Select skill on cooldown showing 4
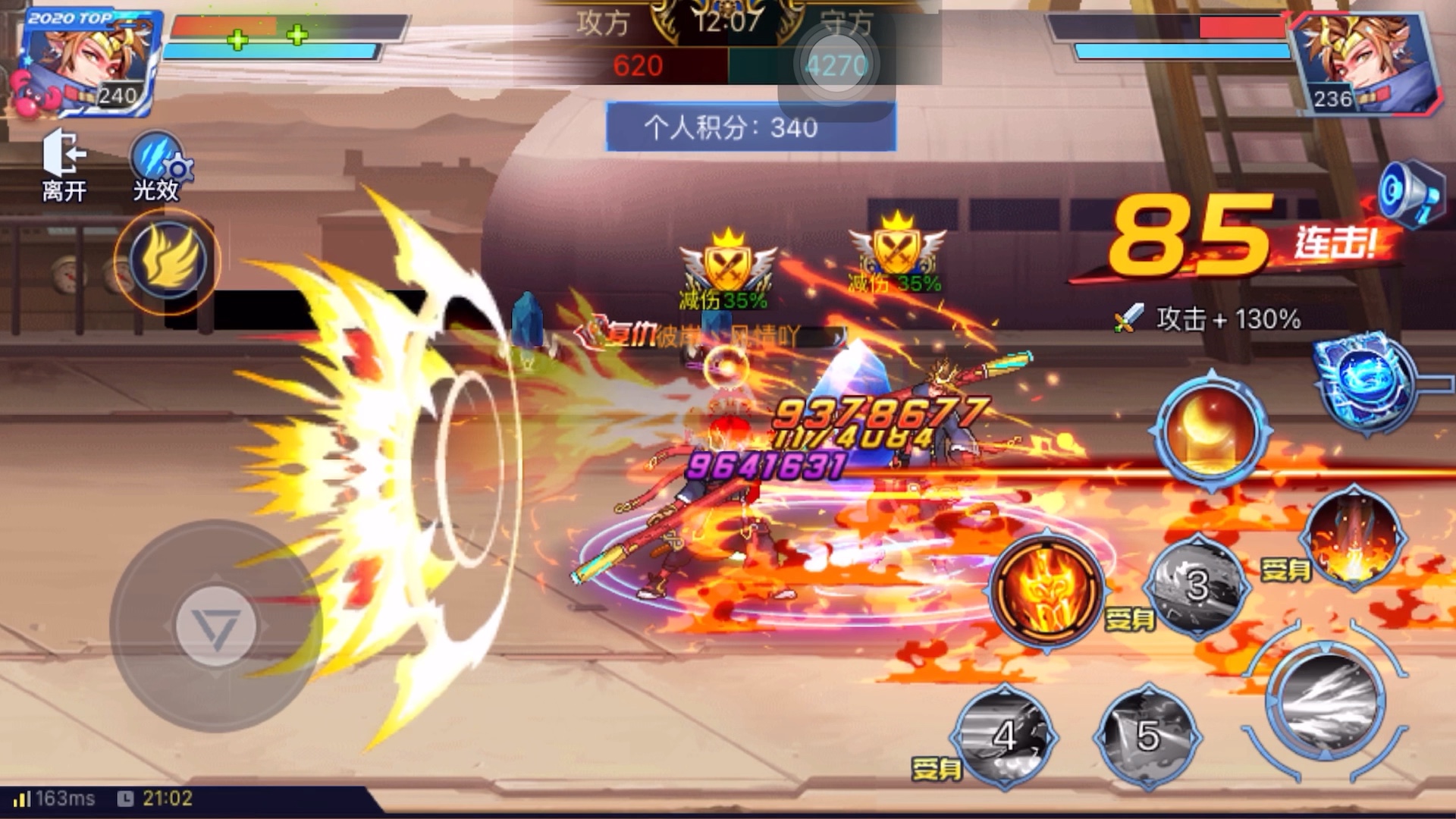Image resolution: width=1456 pixels, height=819 pixels. (x=1004, y=736)
